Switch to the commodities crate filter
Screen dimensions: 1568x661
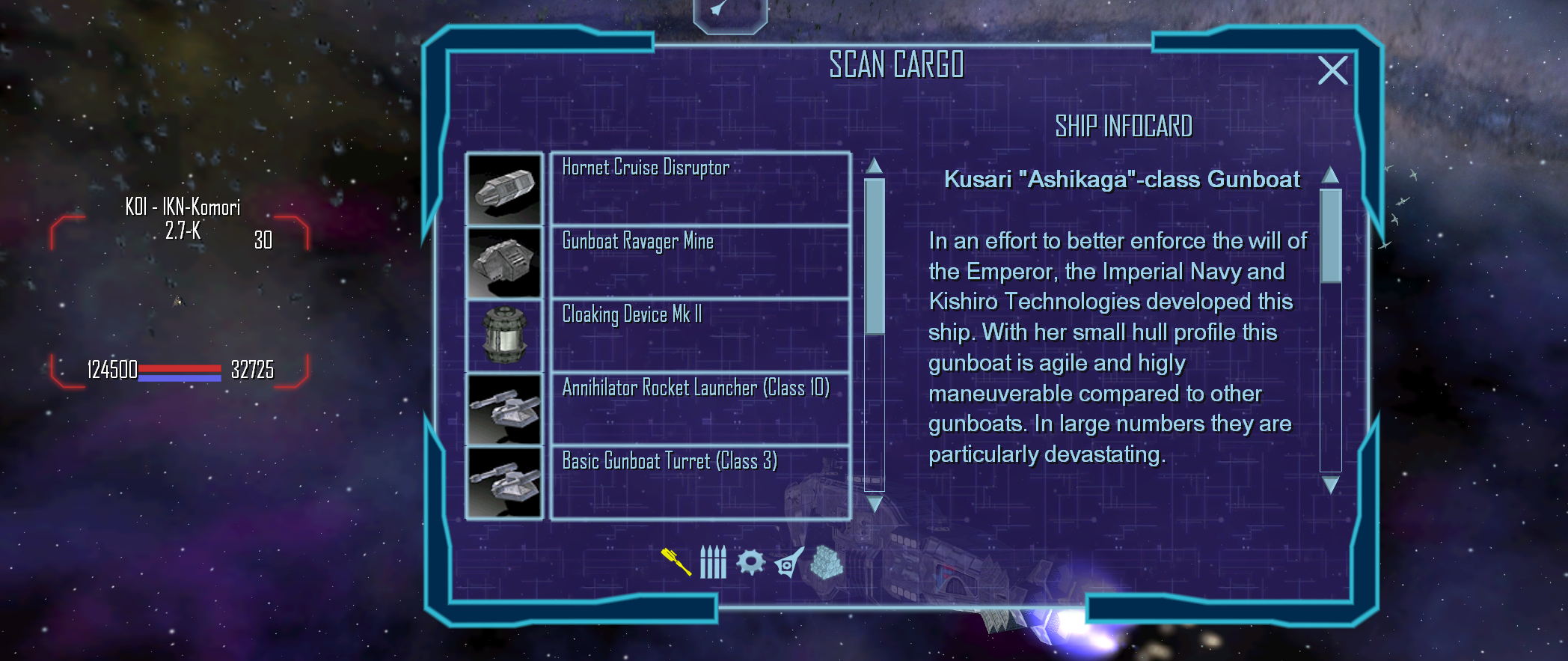(827, 561)
